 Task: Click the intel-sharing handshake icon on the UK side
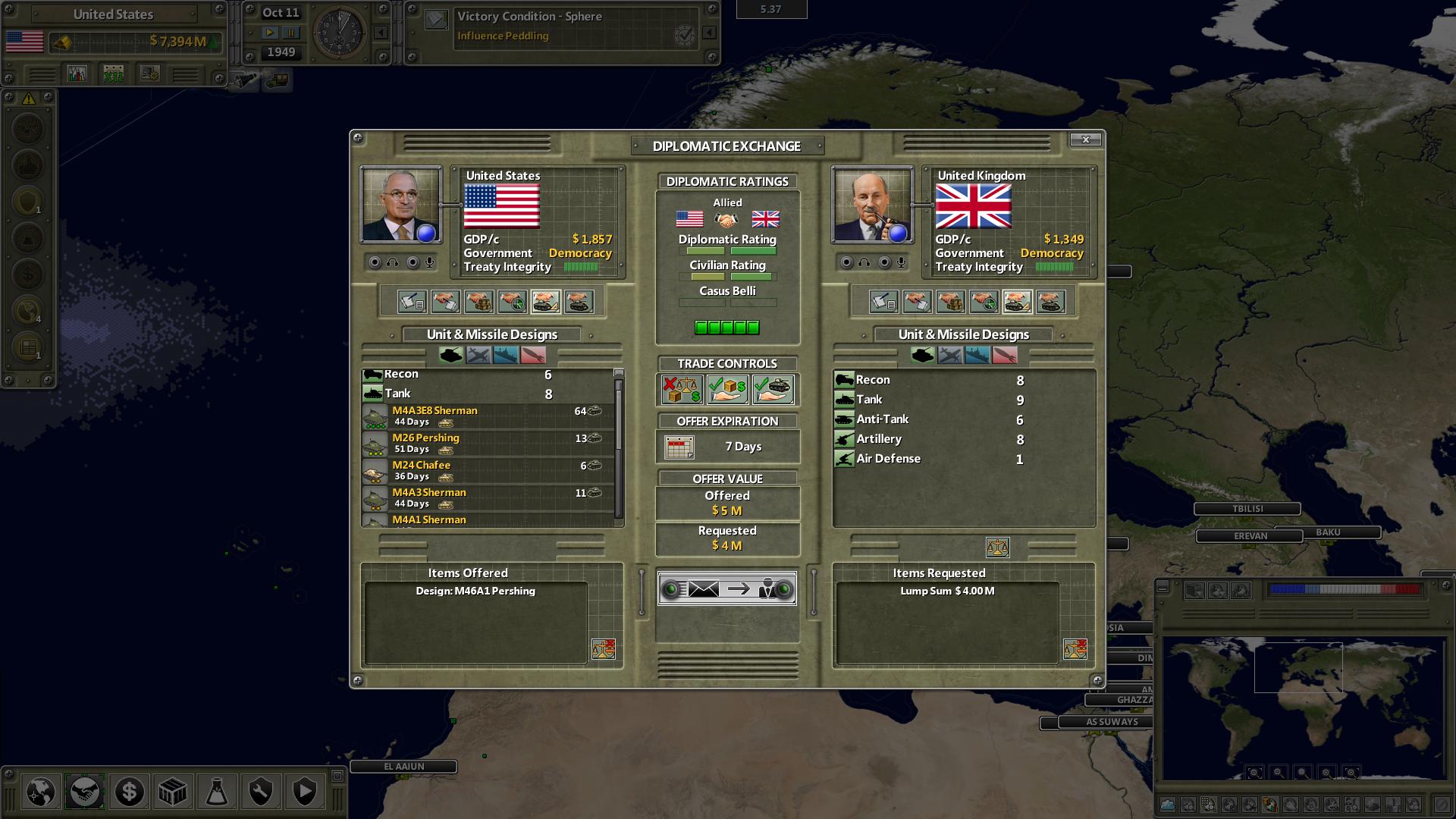pos(983,301)
